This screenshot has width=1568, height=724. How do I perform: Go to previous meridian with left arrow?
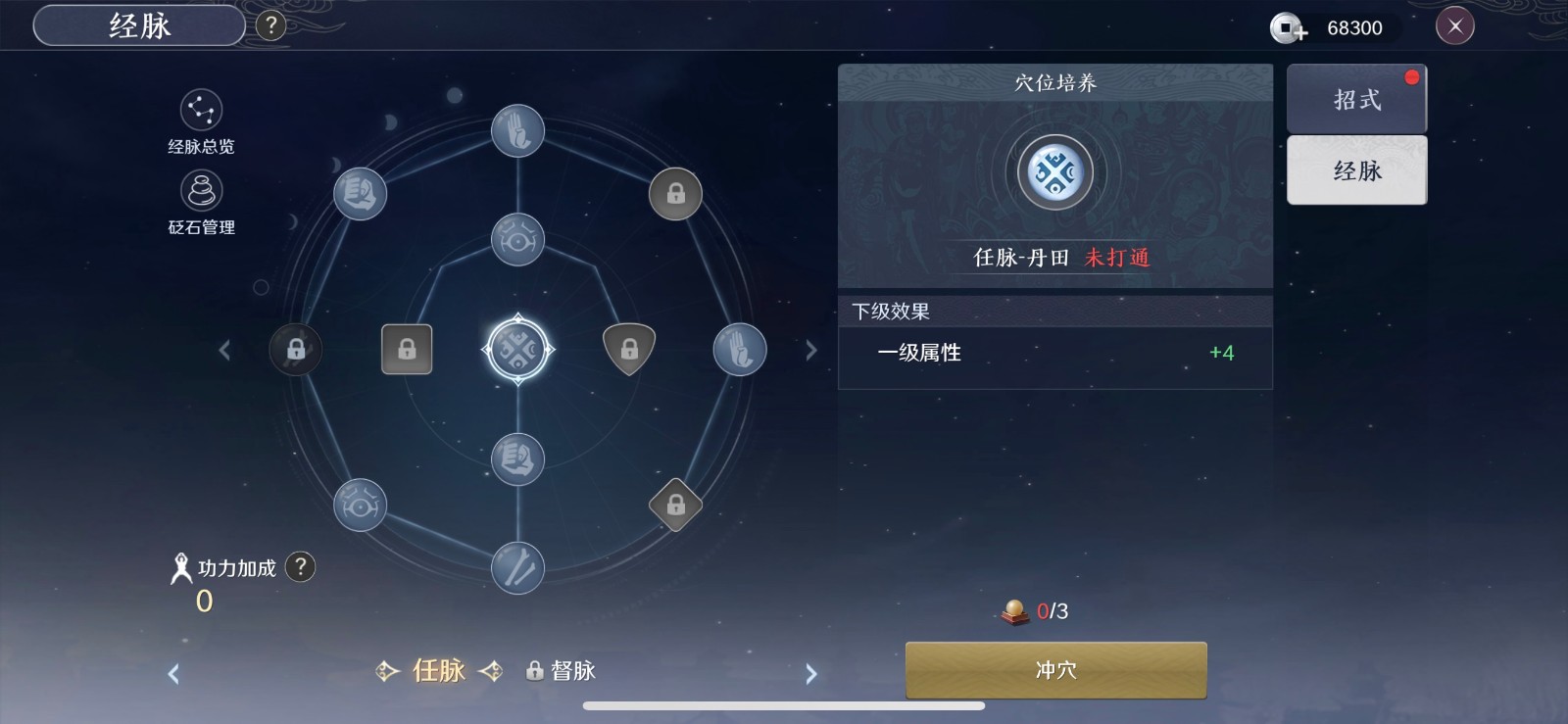(174, 674)
